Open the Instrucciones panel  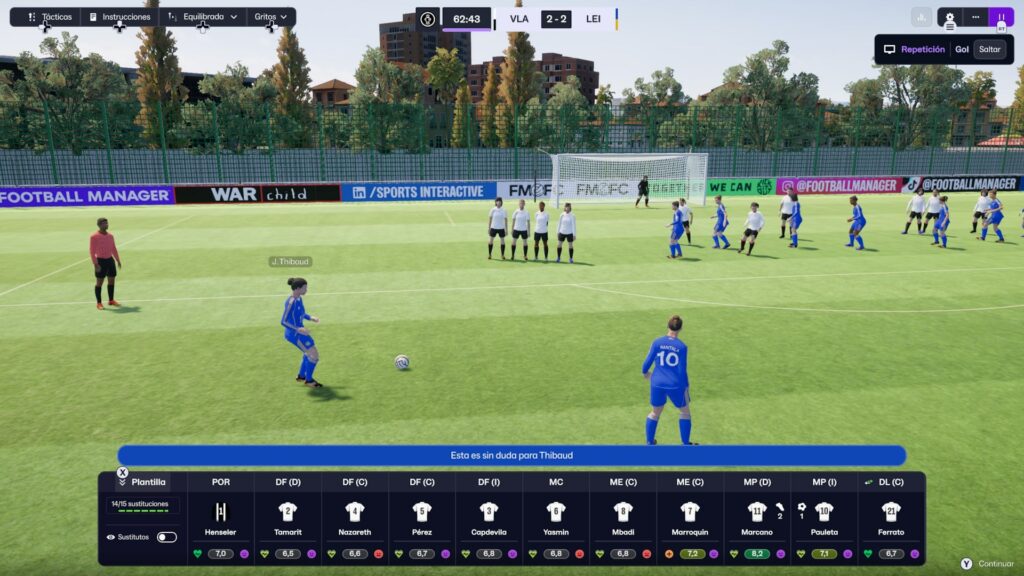coord(119,17)
